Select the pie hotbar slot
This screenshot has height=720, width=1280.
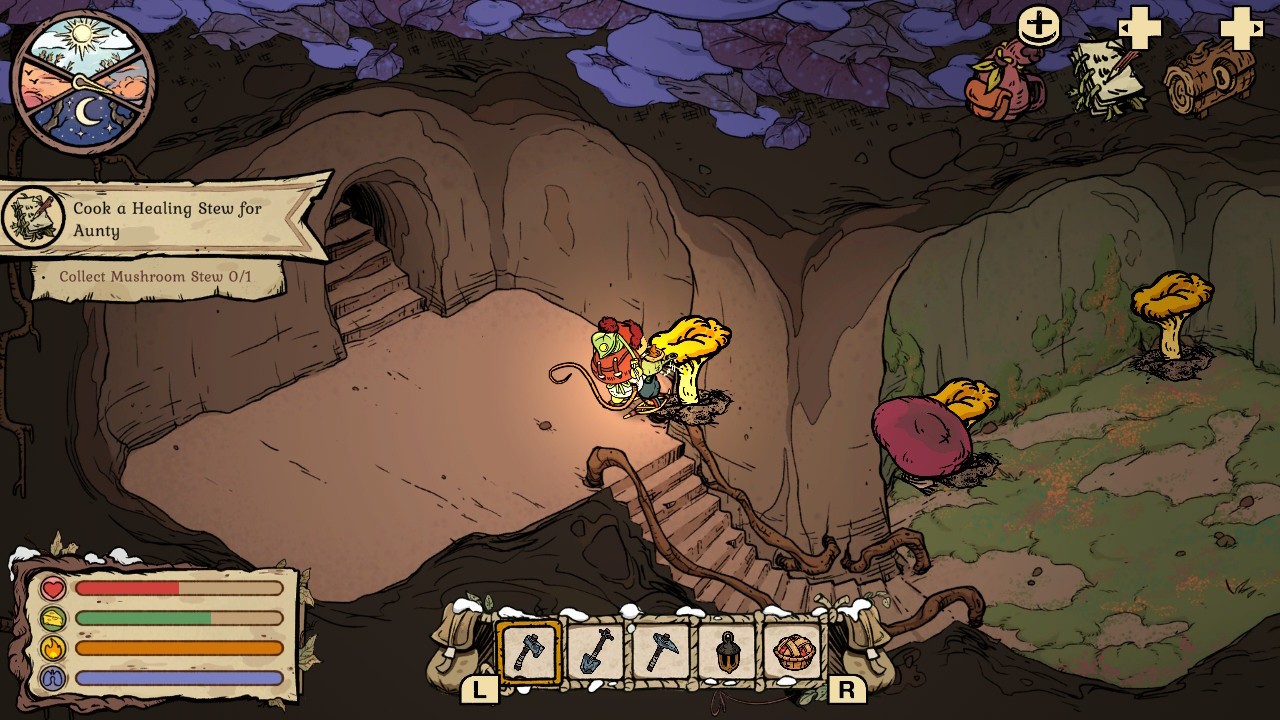coord(795,653)
